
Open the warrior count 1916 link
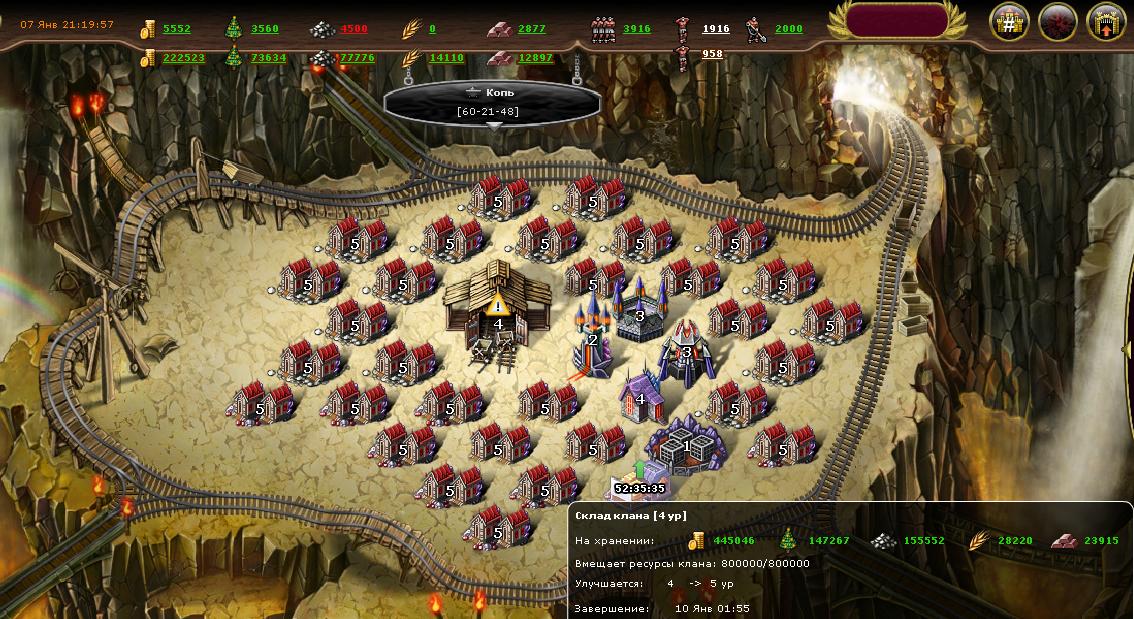pos(716,29)
